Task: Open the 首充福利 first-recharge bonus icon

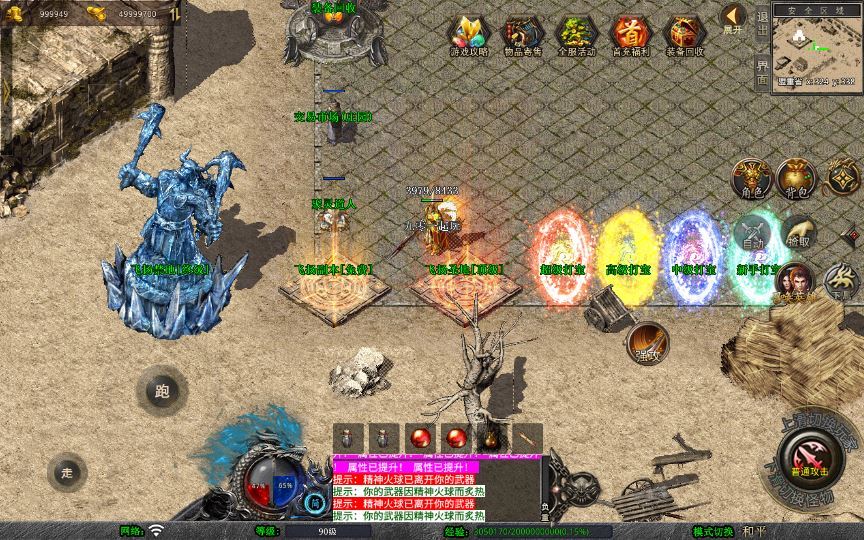Action: click(631, 36)
